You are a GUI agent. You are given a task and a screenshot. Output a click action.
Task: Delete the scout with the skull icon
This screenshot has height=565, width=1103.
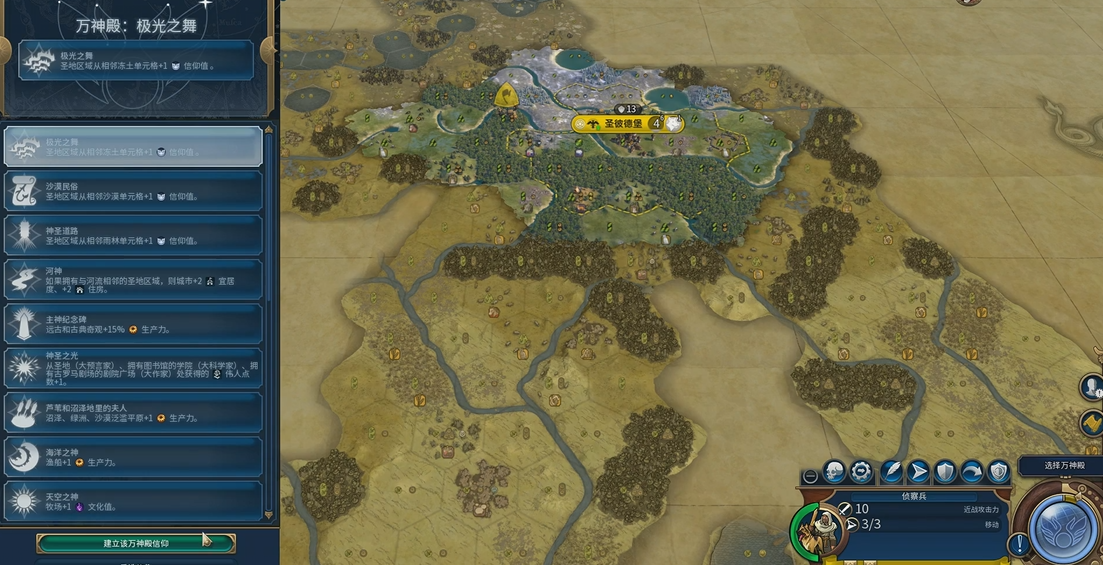835,472
